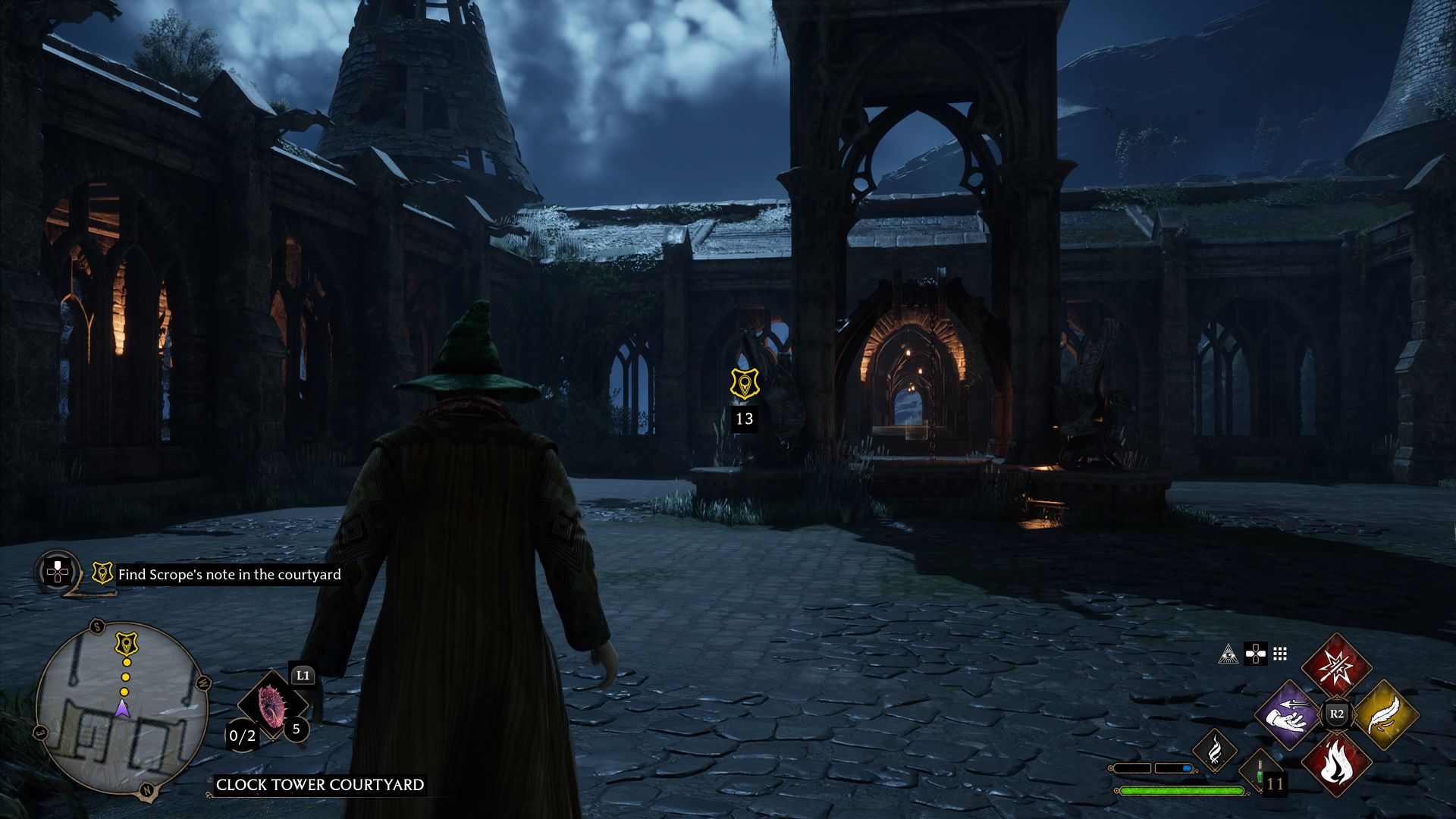1456x819 pixels.
Task: Click the potion count badge showing 11
Action: tap(1274, 784)
